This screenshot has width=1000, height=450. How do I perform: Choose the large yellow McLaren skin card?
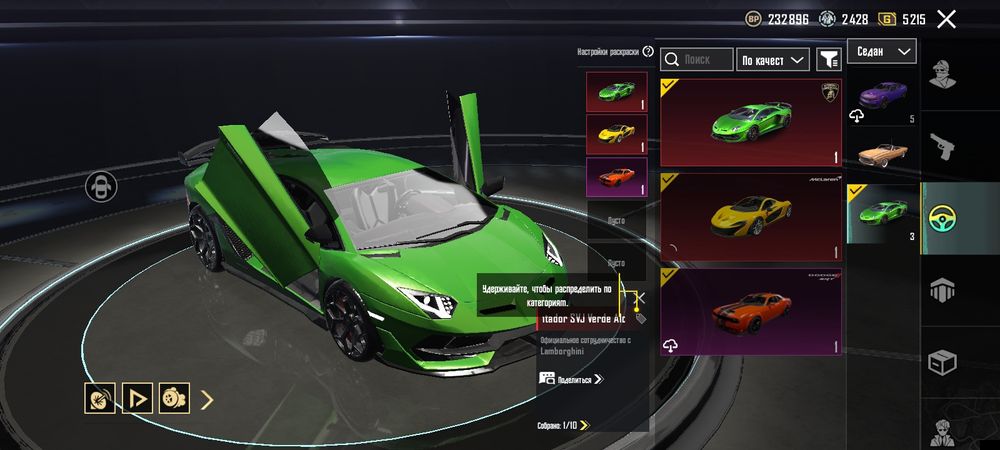coord(751,217)
